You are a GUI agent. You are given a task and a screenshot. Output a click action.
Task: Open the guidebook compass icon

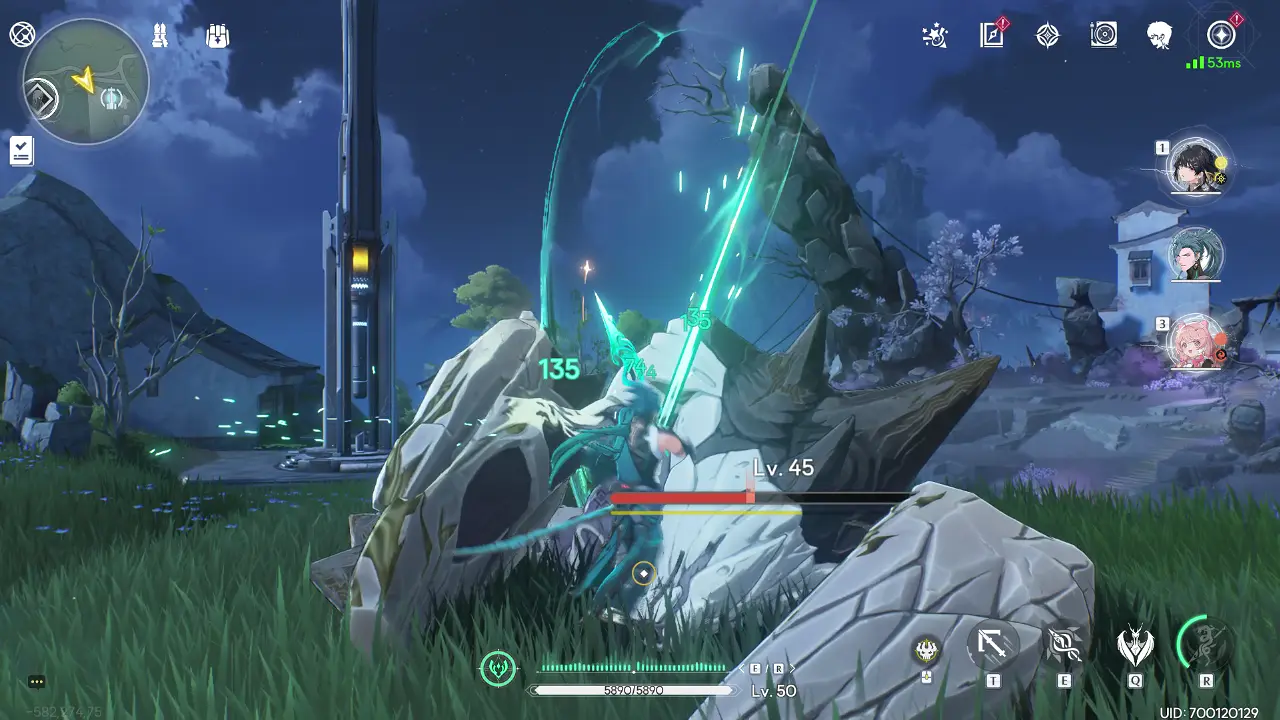pyautogui.click(x=991, y=36)
